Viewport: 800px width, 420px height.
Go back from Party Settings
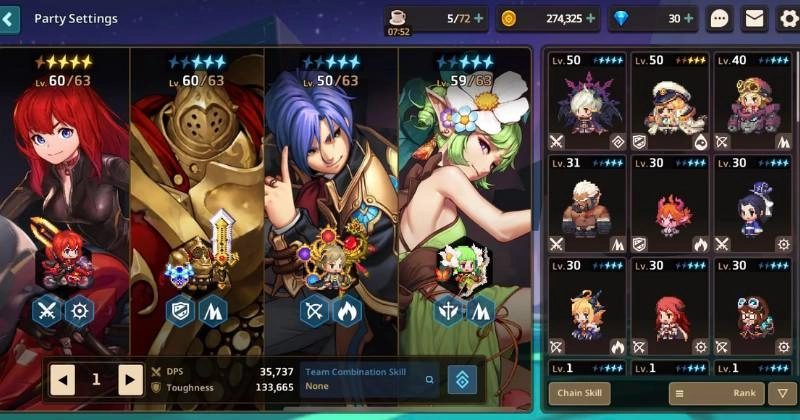[x=10, y=19]
